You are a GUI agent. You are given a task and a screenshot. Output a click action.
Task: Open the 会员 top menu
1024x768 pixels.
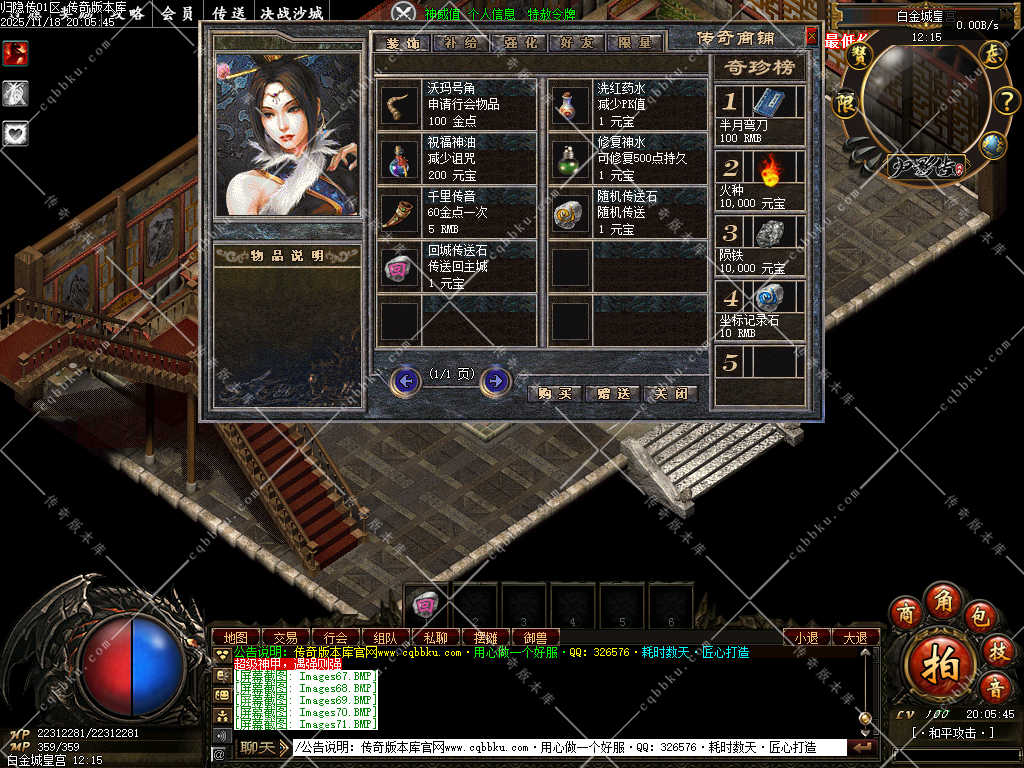pos(178,14)
